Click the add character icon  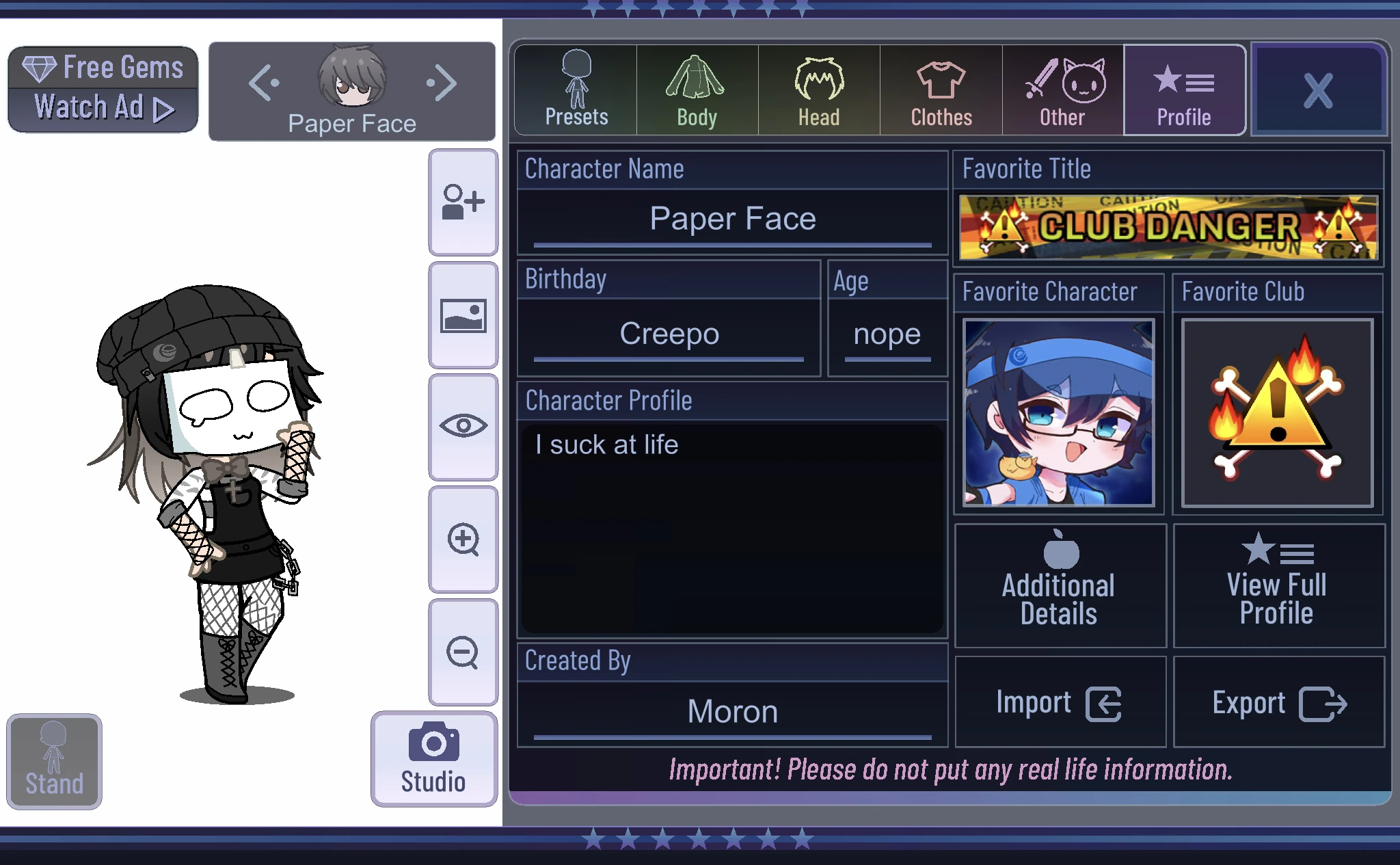pos(463,200)
